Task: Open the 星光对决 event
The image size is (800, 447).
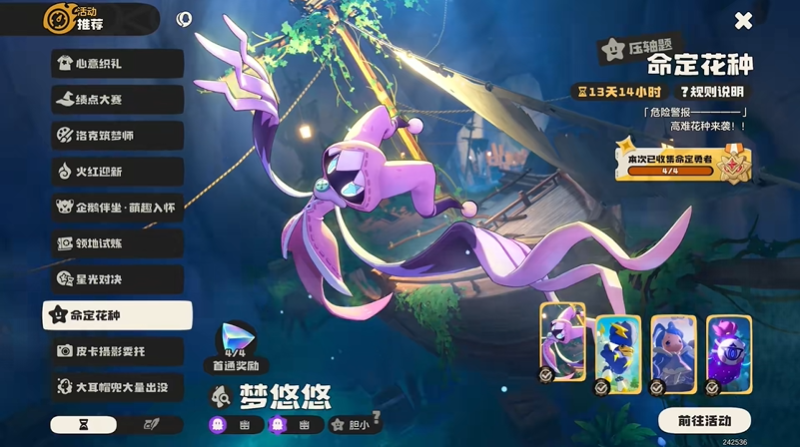Action: (x=117, y=279)
